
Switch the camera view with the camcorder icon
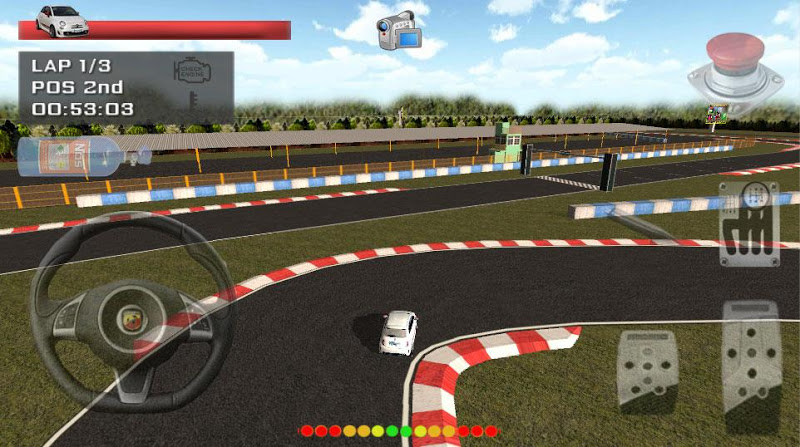point(396,29)
